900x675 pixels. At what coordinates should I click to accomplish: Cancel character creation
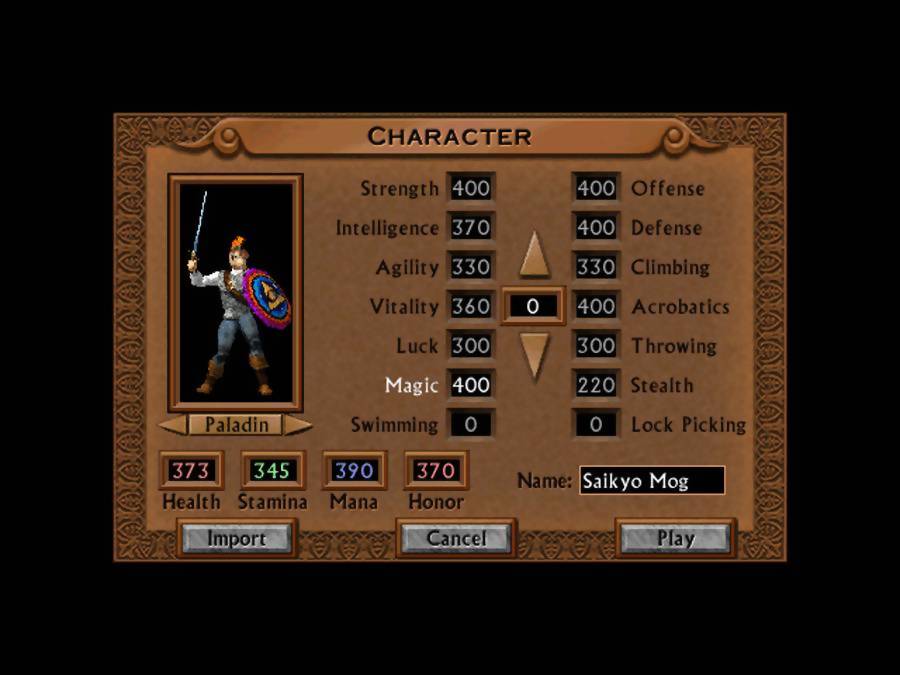(x=456, y=538)
